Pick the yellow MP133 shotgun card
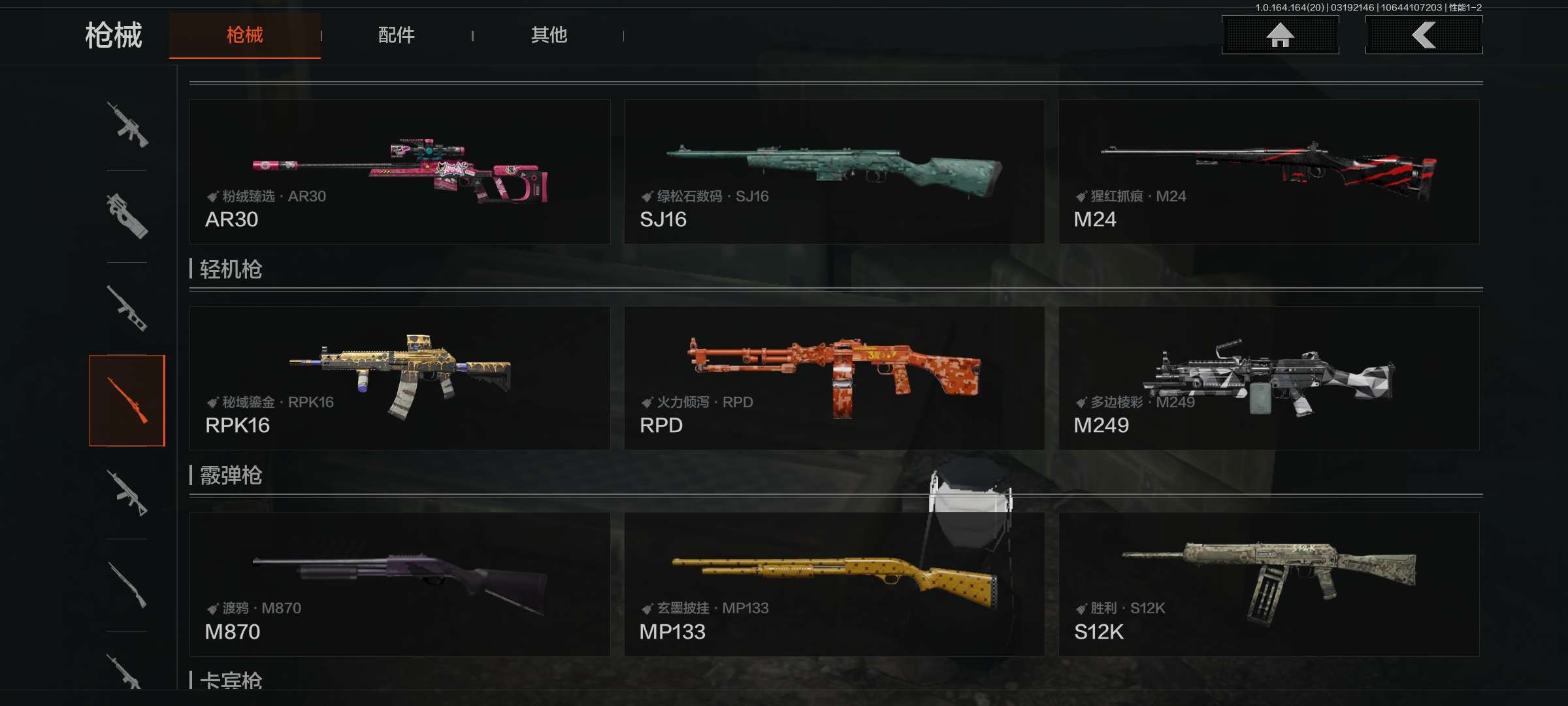The image size is (1568, 706). click(834, 584)
